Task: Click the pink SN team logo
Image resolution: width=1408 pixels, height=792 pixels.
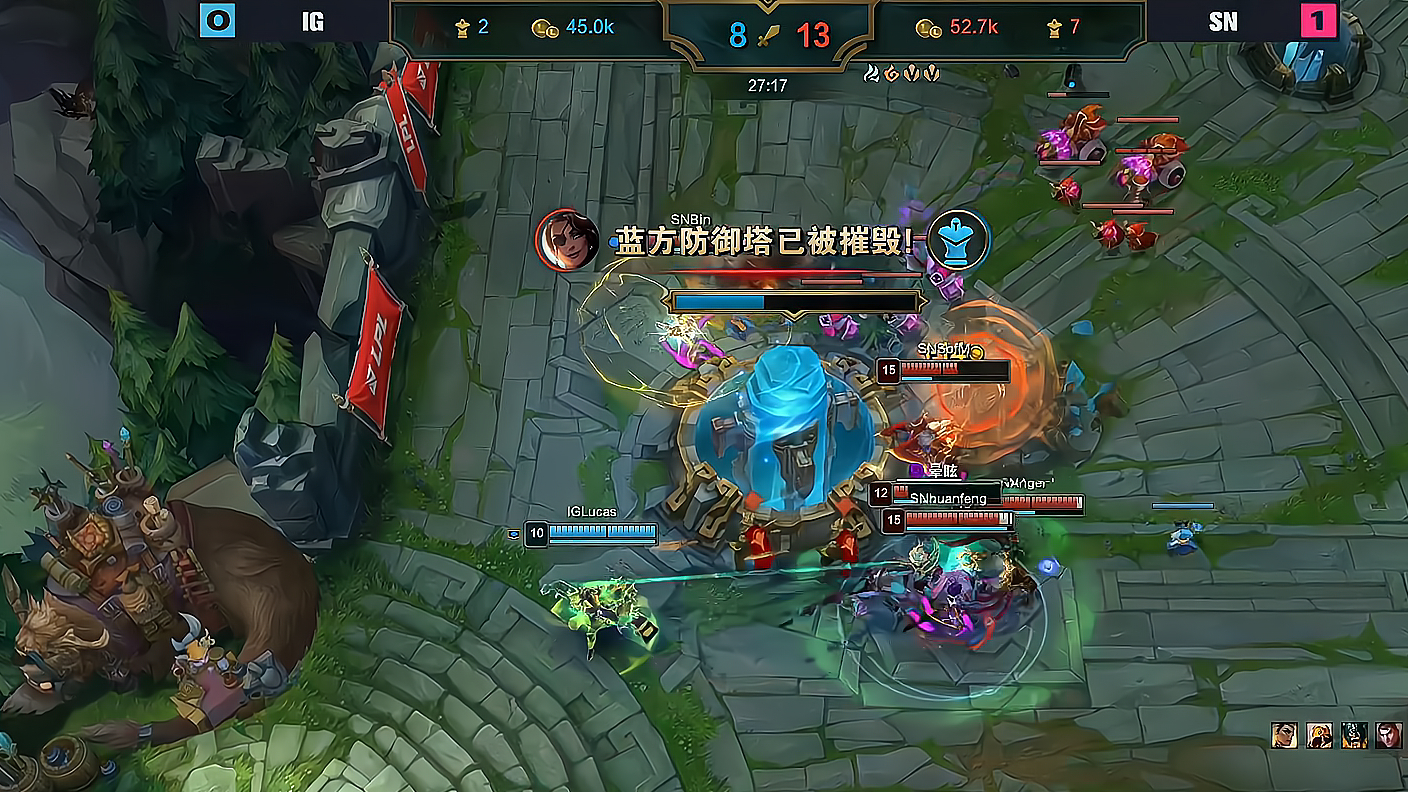Action: coord(1318,21)
